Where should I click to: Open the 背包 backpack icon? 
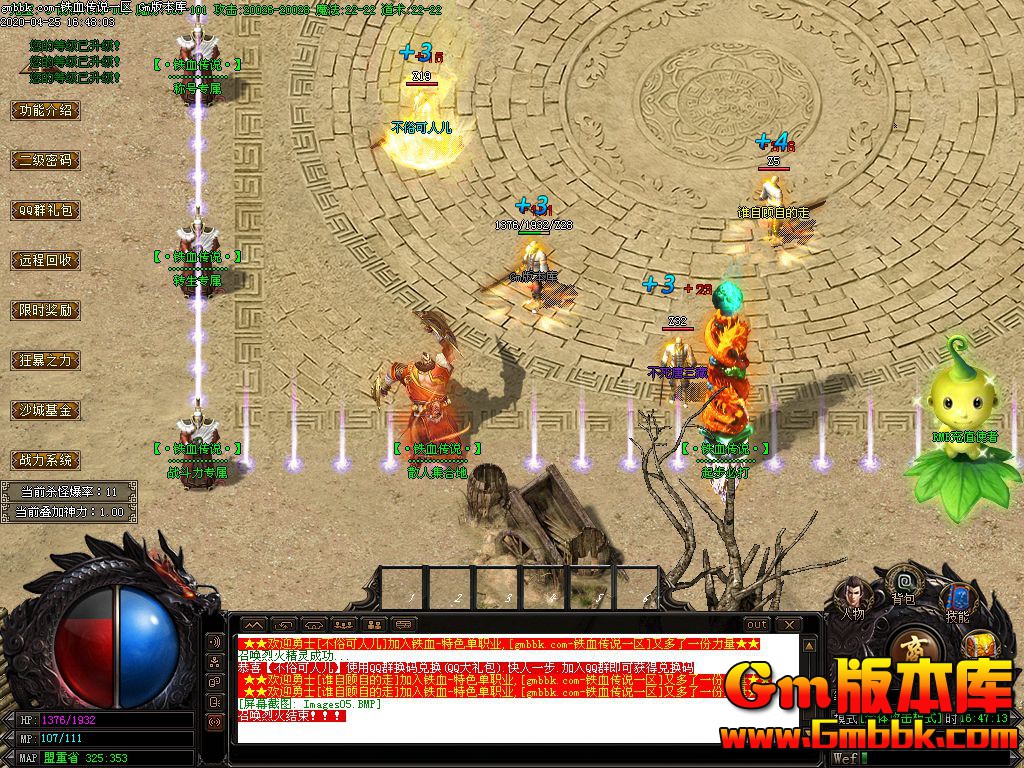coord(905,583)
